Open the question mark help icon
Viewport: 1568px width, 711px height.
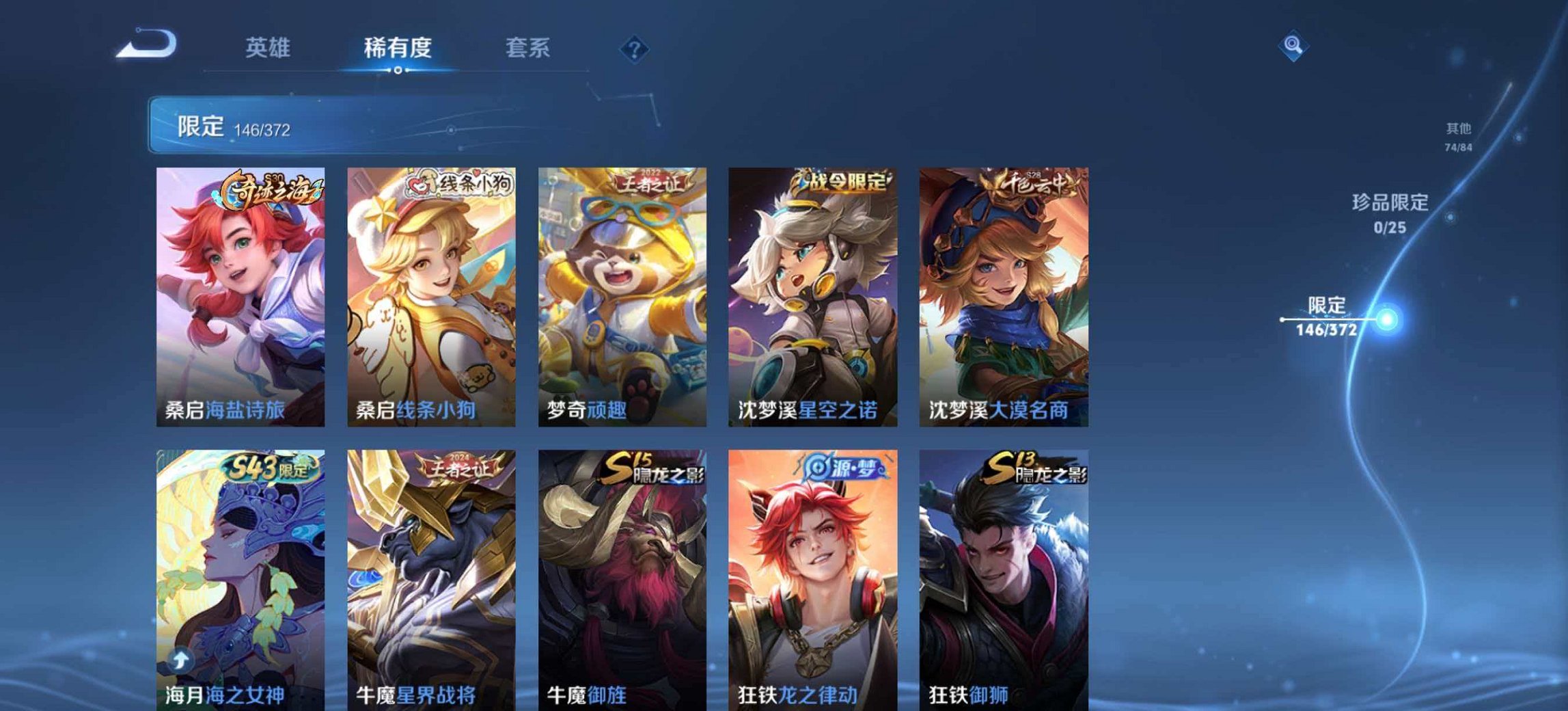635,48
